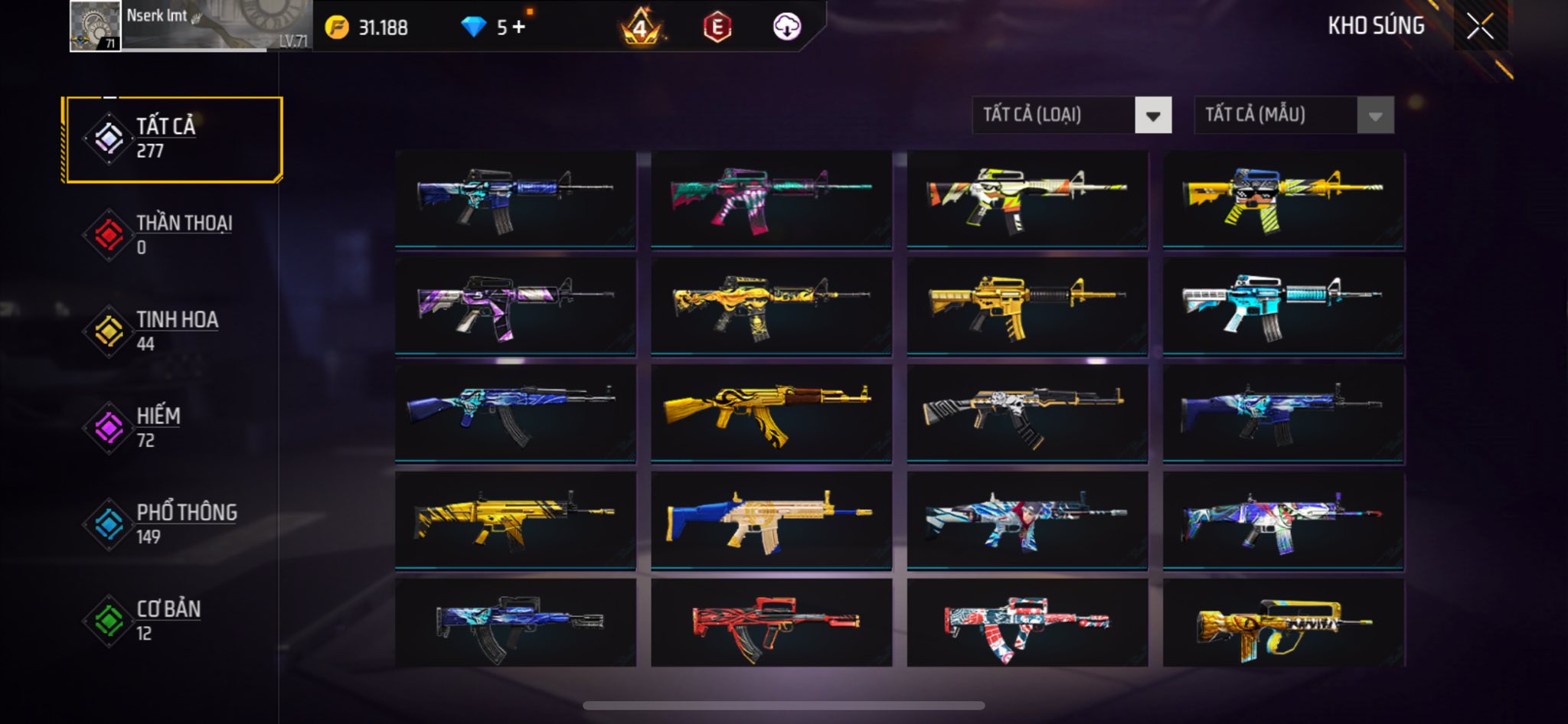Choose the blue and tan SCAR skin
Image resolution: width=1568 pixels, height=724 pixels.
(770, 520)
